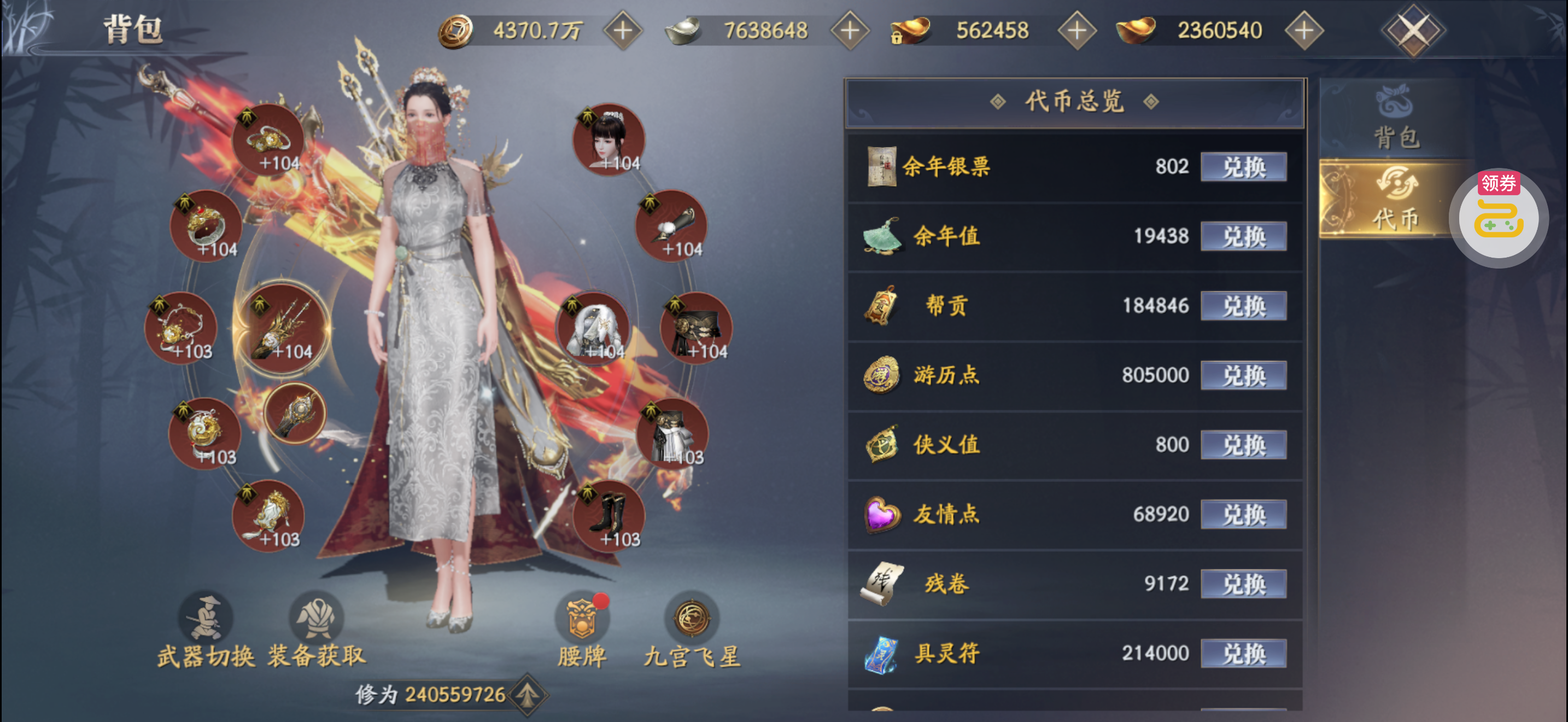Screen dimensions: 1568x722
Task: Tap the 领券 coupon overlay bubble
Action: coord(1498,217)
